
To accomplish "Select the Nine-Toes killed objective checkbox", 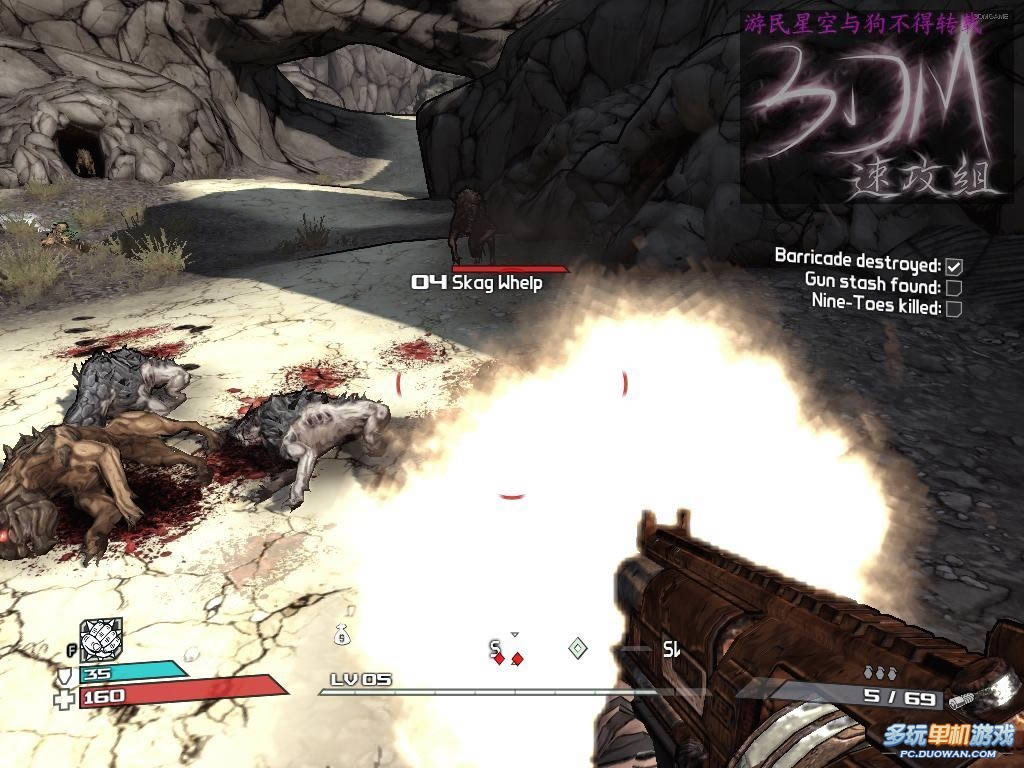I will click(x=954, y=308).
